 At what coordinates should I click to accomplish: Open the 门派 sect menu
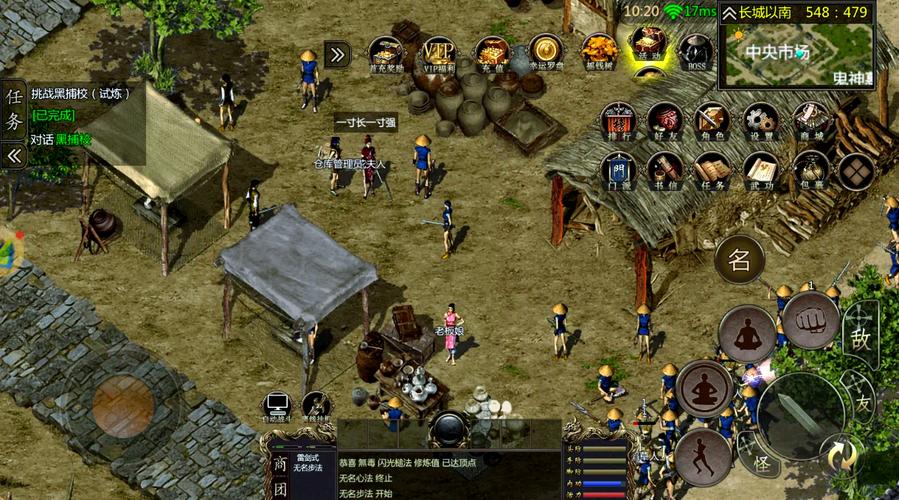[618, 171]
